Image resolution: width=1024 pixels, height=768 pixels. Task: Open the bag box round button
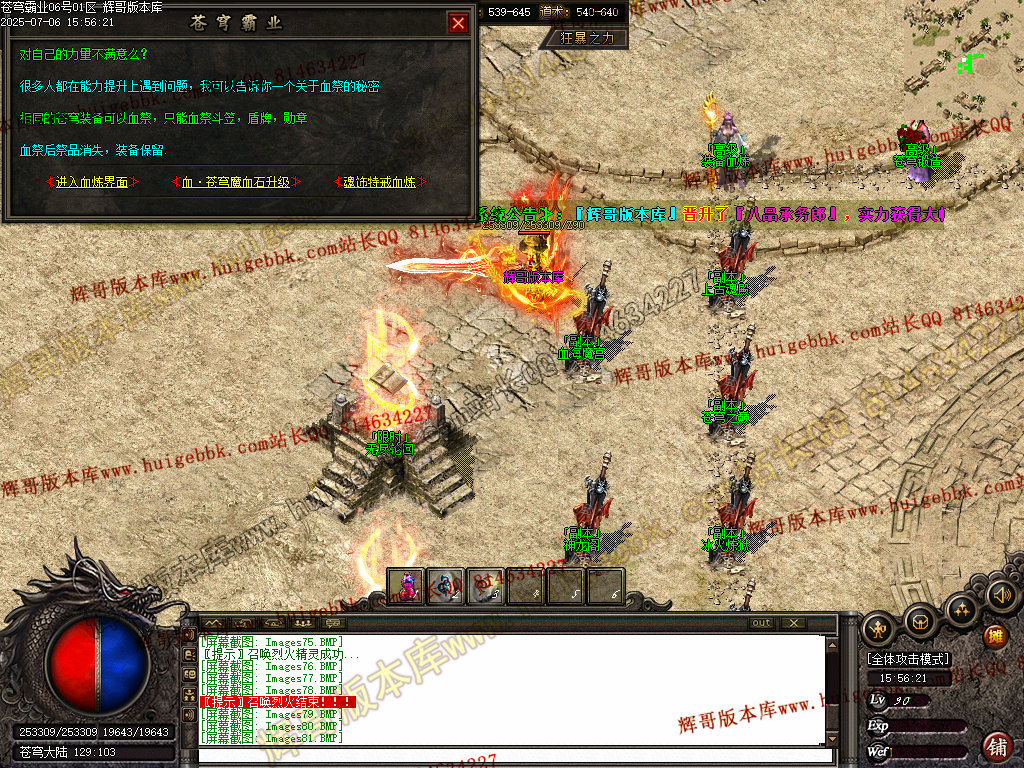coord(920,621)
